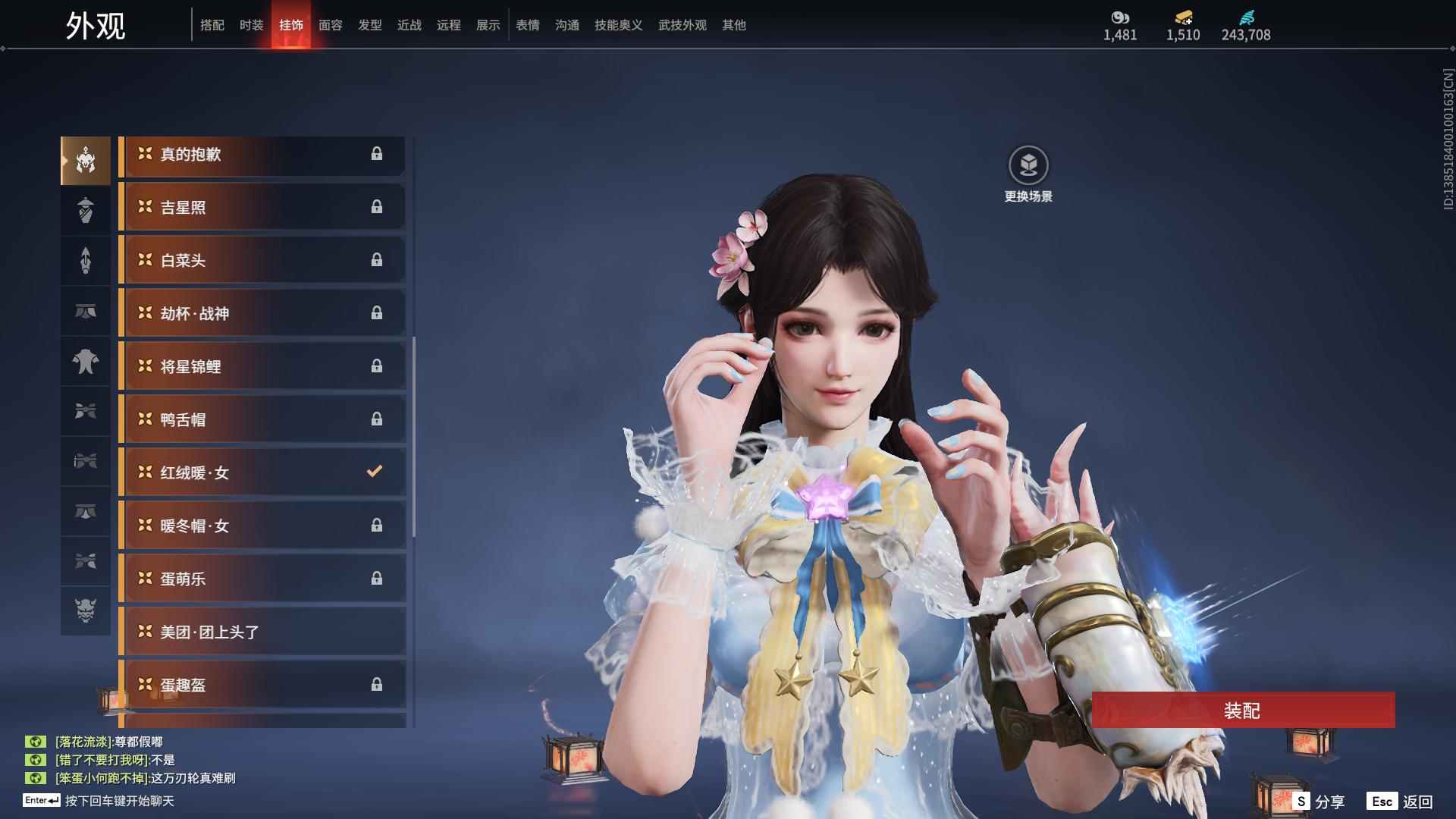The width and height of the screenshot is (1456, 819).
Task: Select the helmet headwear category
Action: pos(86,161)
